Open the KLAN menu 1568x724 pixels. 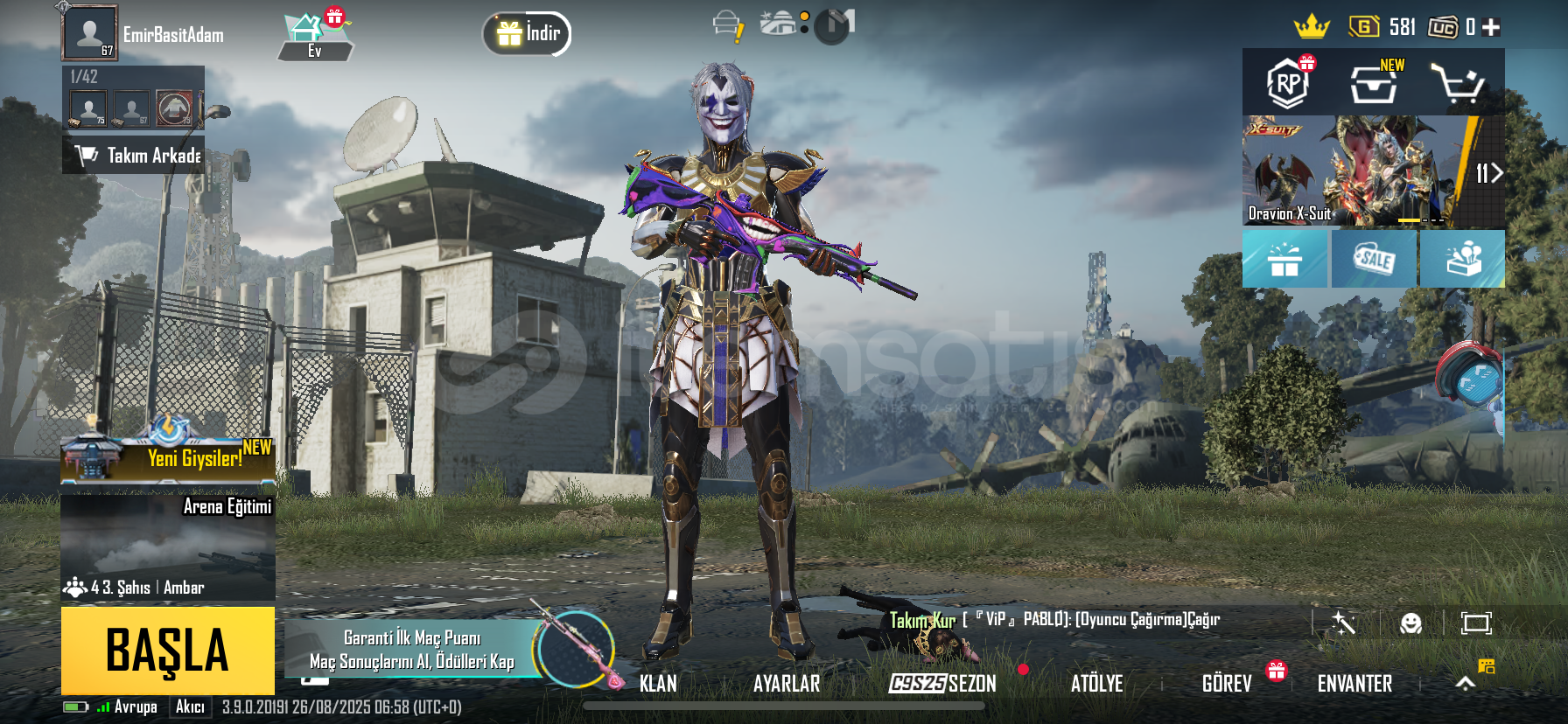658,683
